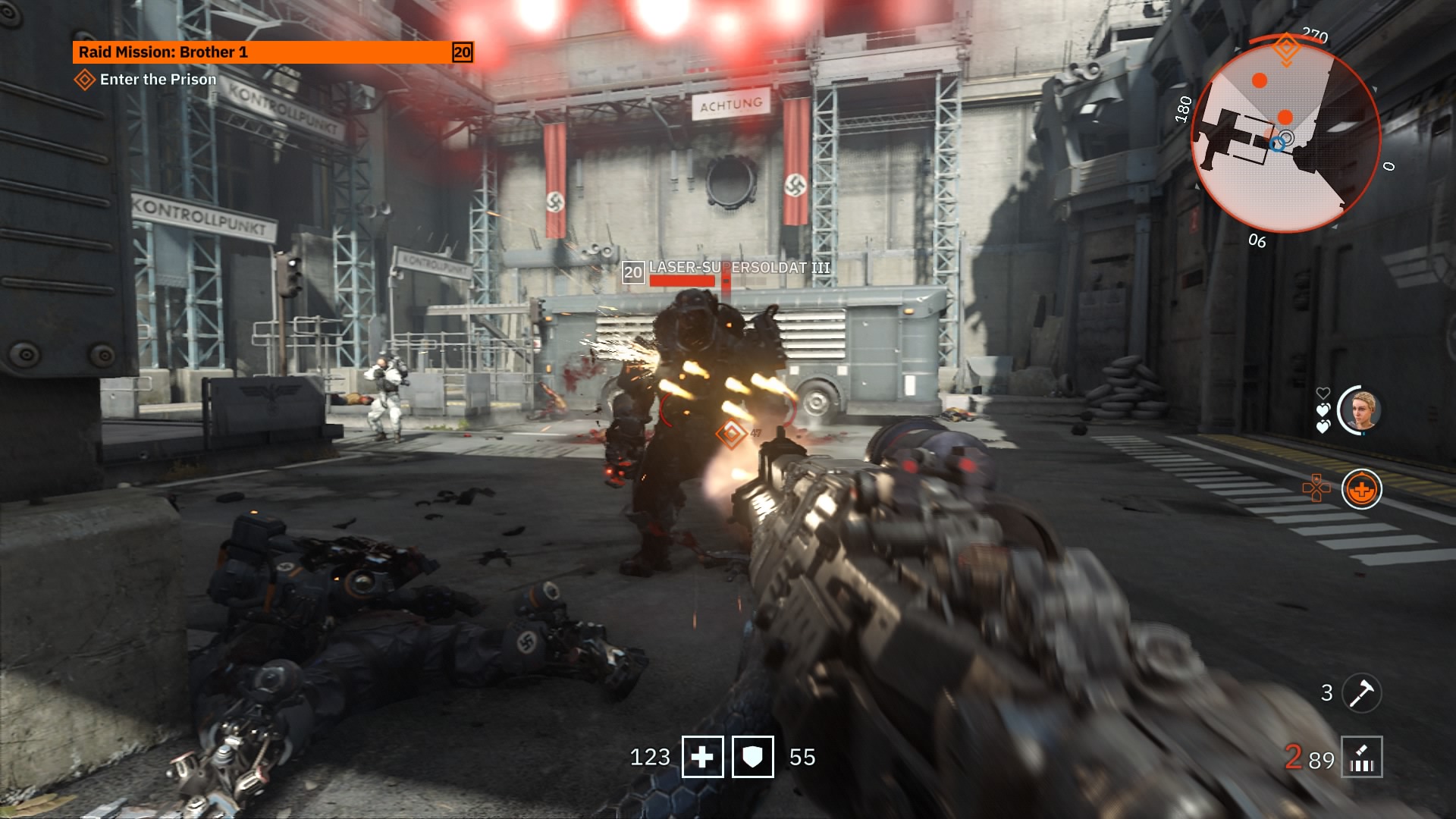
Task: Click the weapon fire mode icon
Action: point(1361,757)
